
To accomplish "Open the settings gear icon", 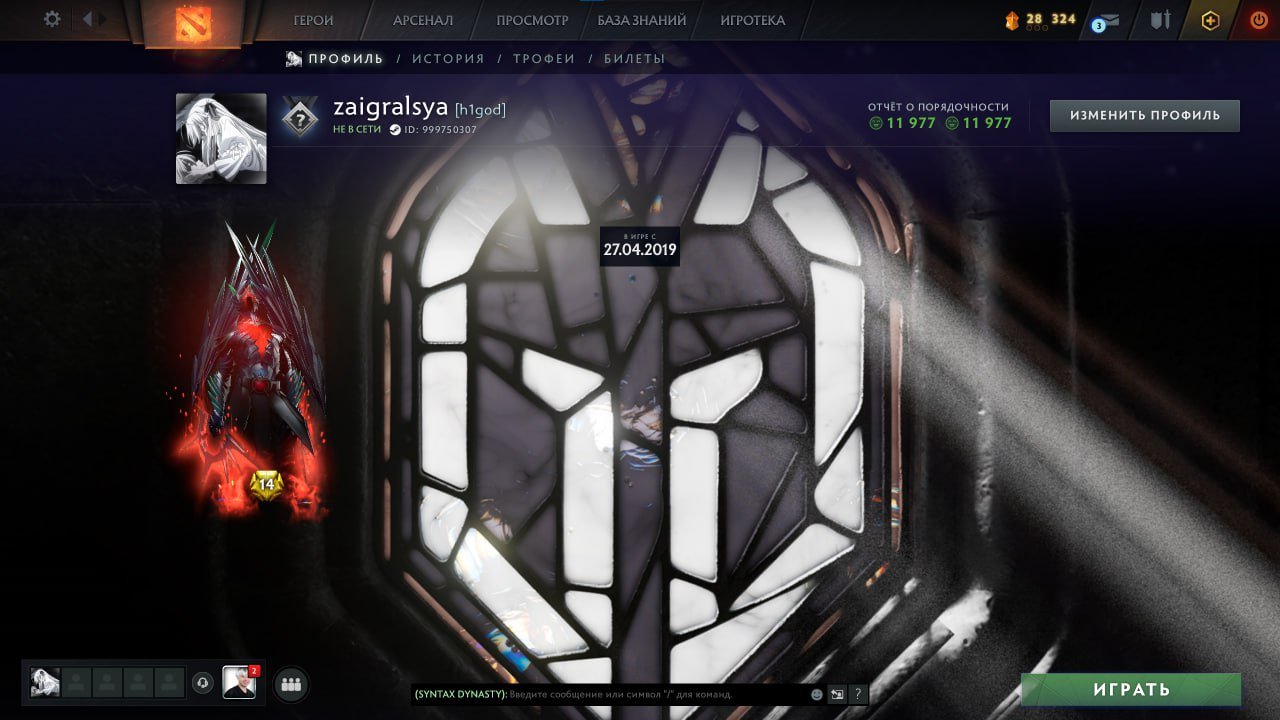I will (x=51, y=18).
